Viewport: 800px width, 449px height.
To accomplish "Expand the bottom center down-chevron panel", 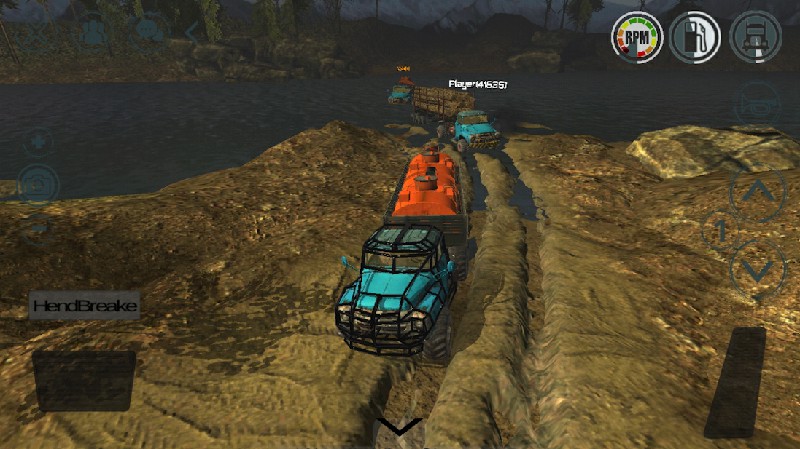I will click(400, 428).
